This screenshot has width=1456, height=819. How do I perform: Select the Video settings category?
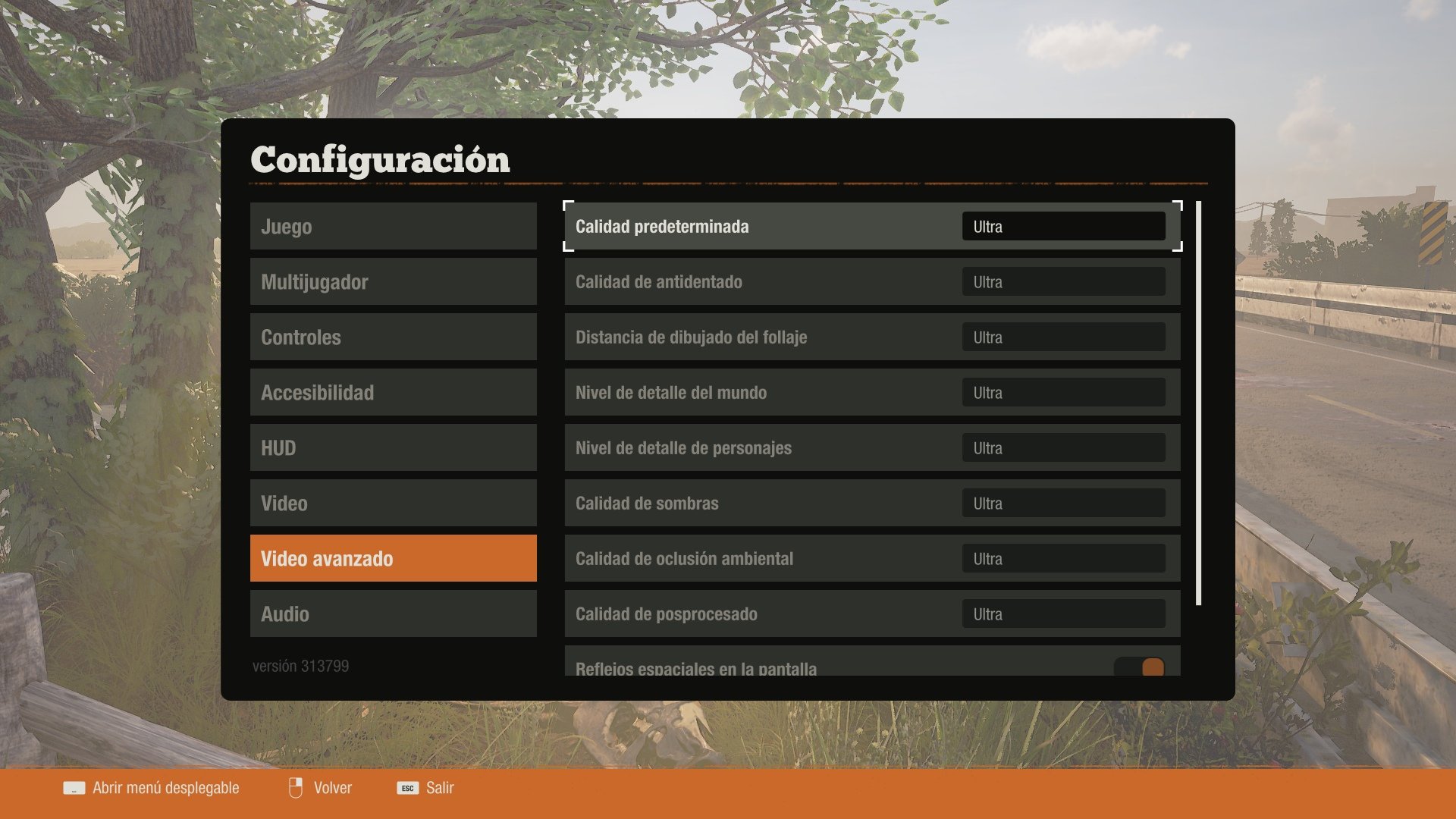393,503
